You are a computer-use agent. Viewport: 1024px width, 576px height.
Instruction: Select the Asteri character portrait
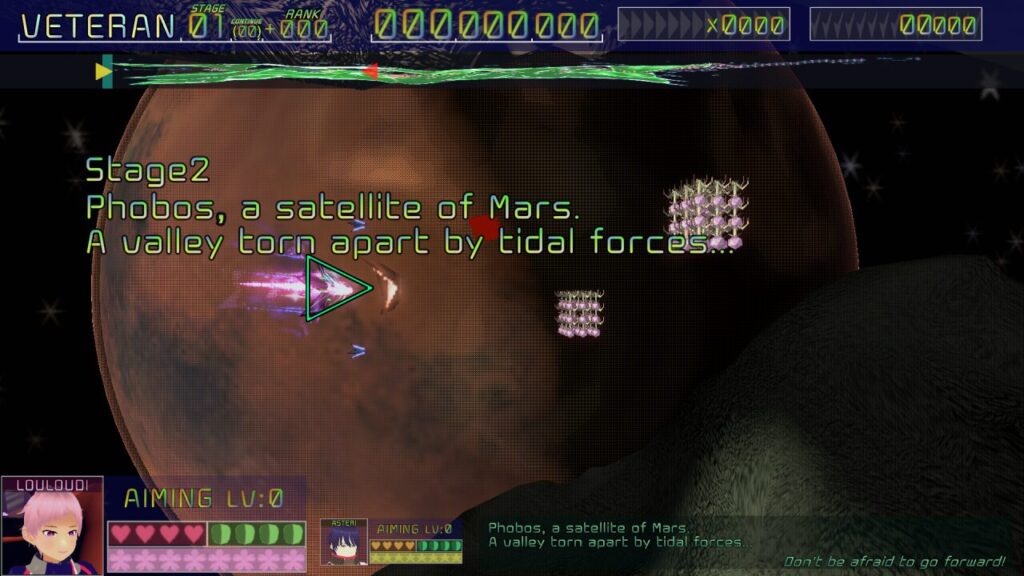tap(343, 543)
